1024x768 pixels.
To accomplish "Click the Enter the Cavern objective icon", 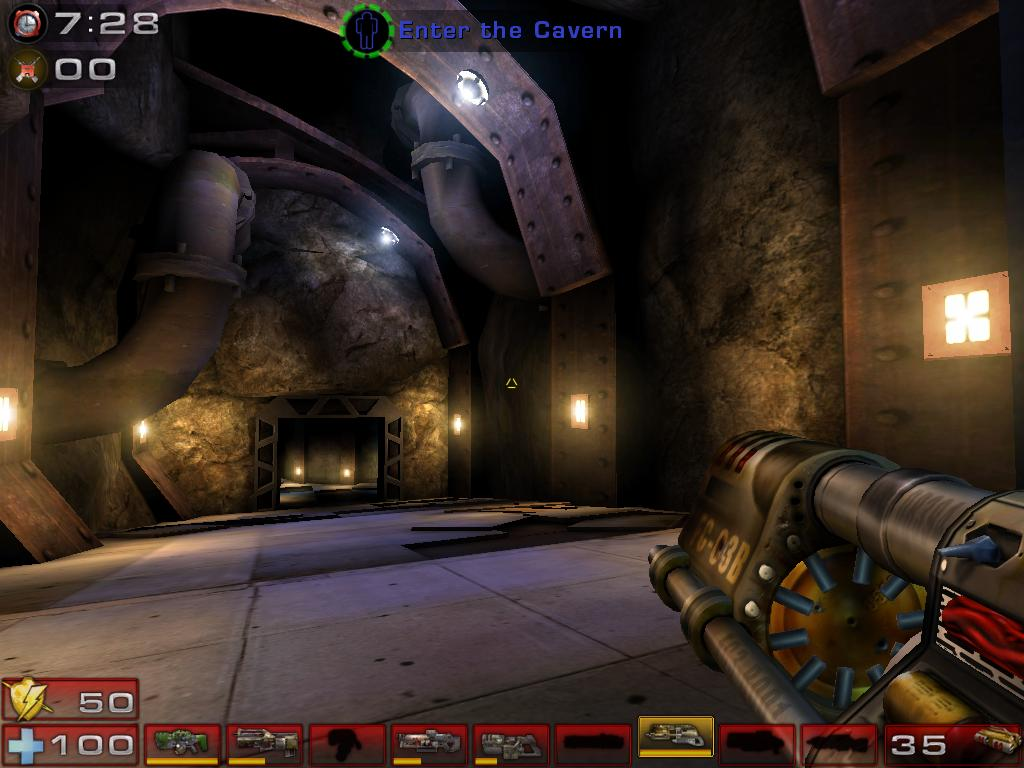I will [x=366, y=30].
